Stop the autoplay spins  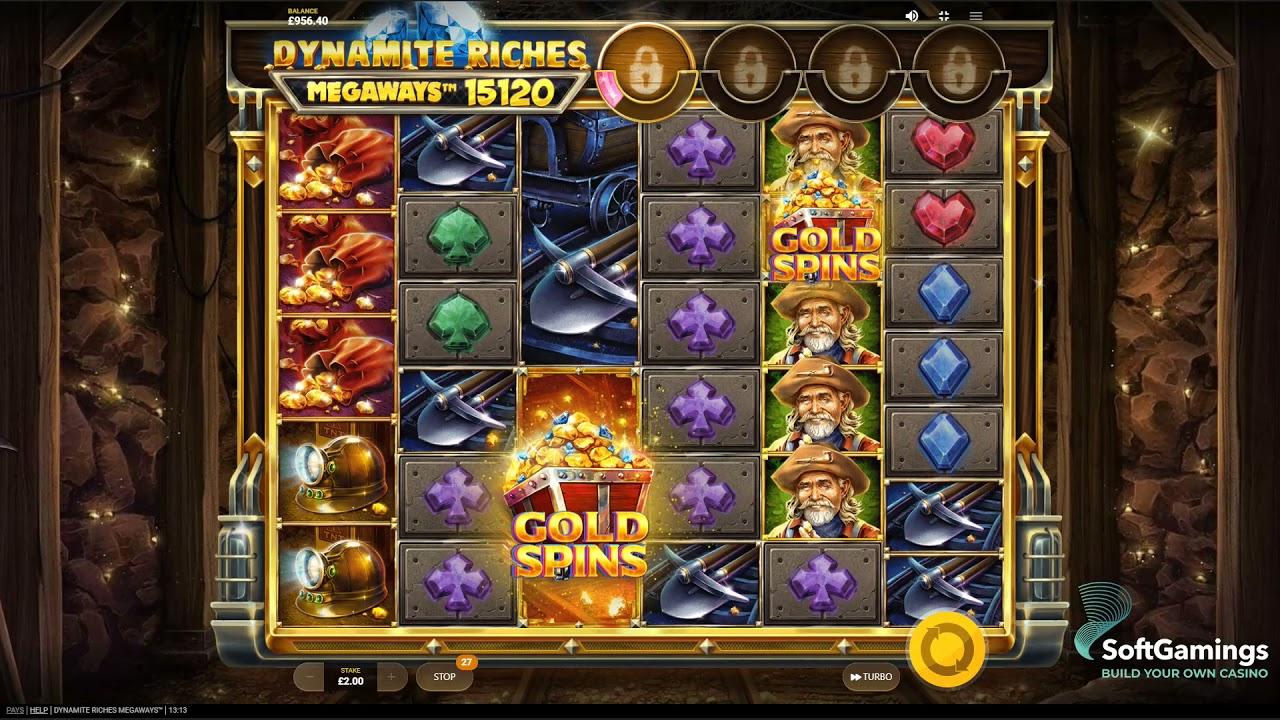coord(444,677)
